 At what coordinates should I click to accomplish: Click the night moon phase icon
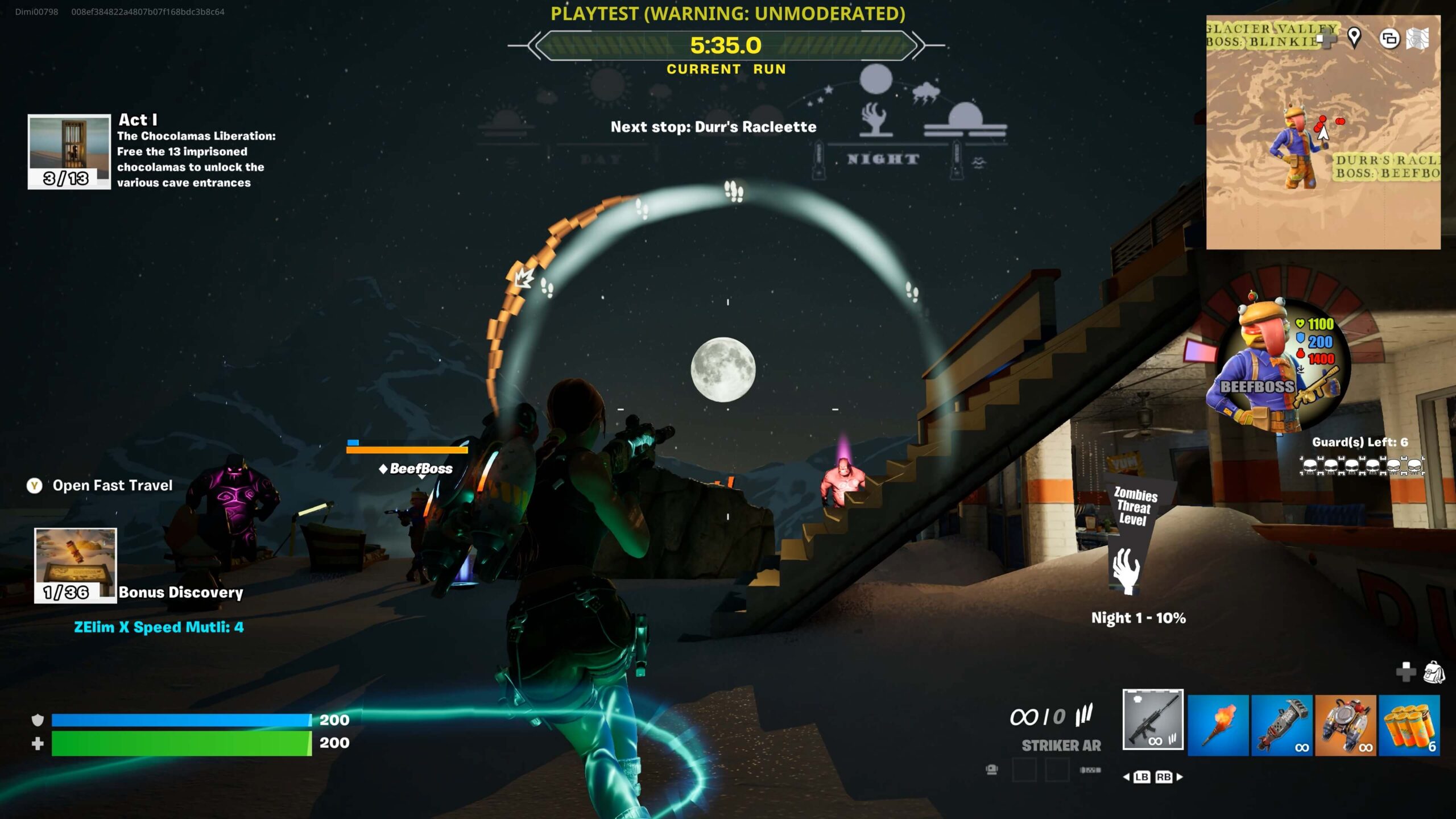click(x=875, y=78)
